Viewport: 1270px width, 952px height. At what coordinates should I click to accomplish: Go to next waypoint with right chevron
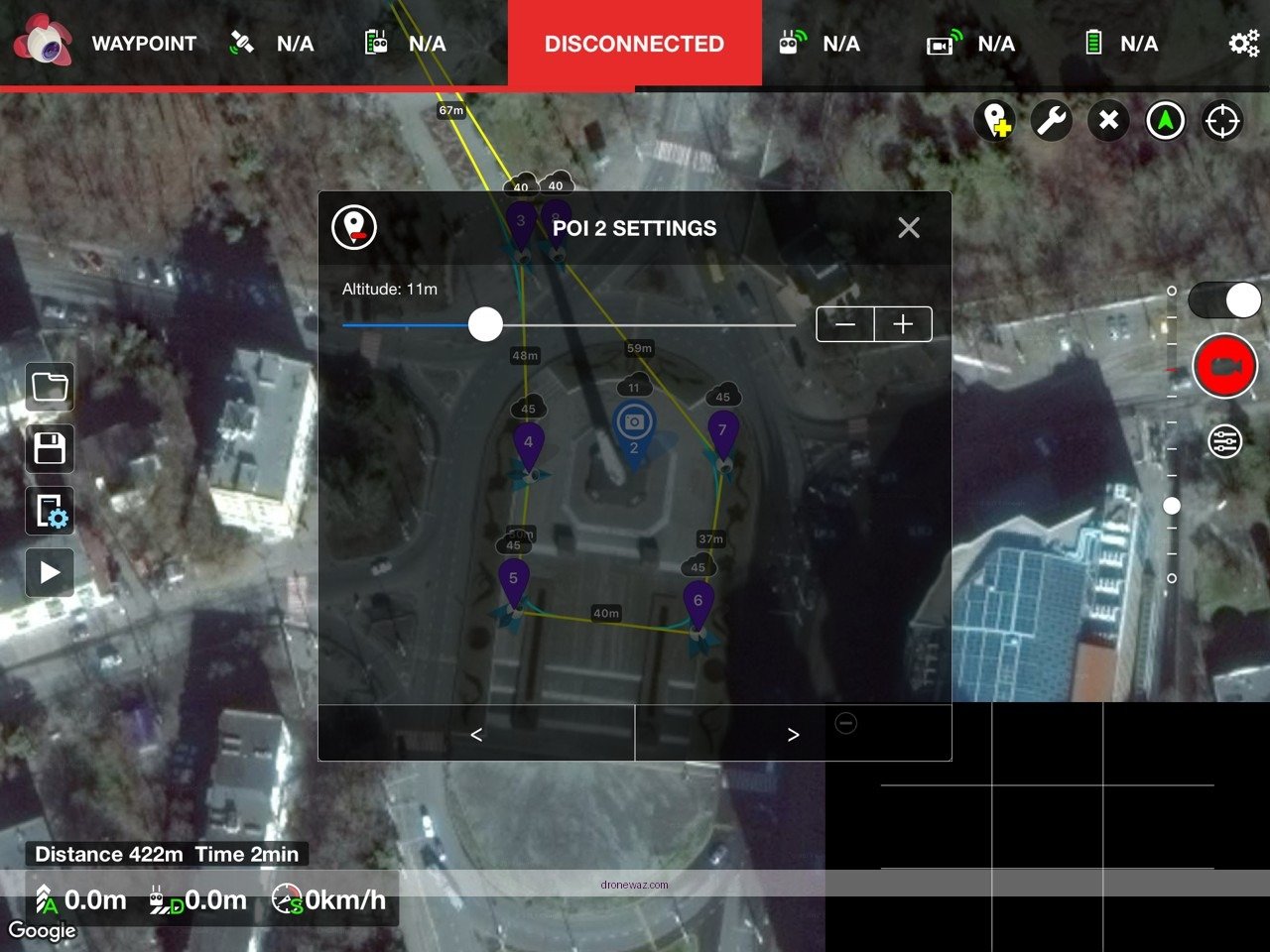point(793,734)
